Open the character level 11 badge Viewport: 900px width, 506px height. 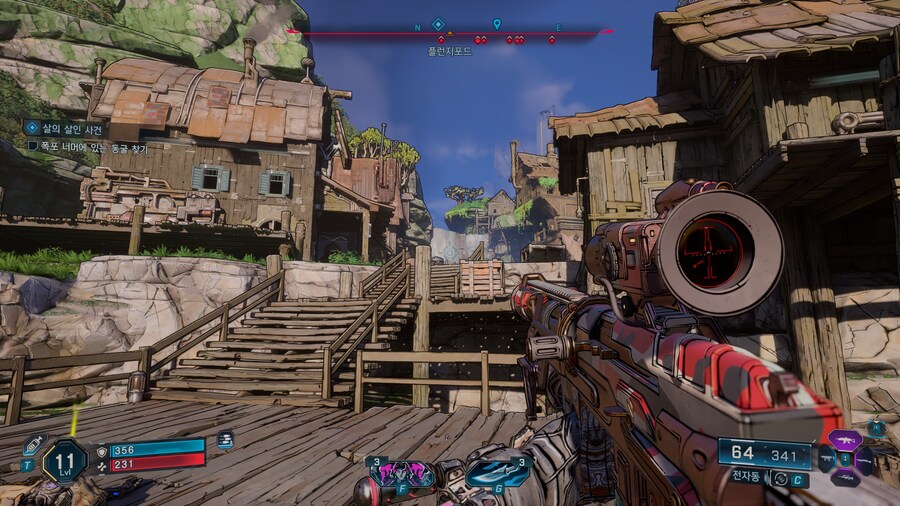pyautogui.click(x=64, y=461)
